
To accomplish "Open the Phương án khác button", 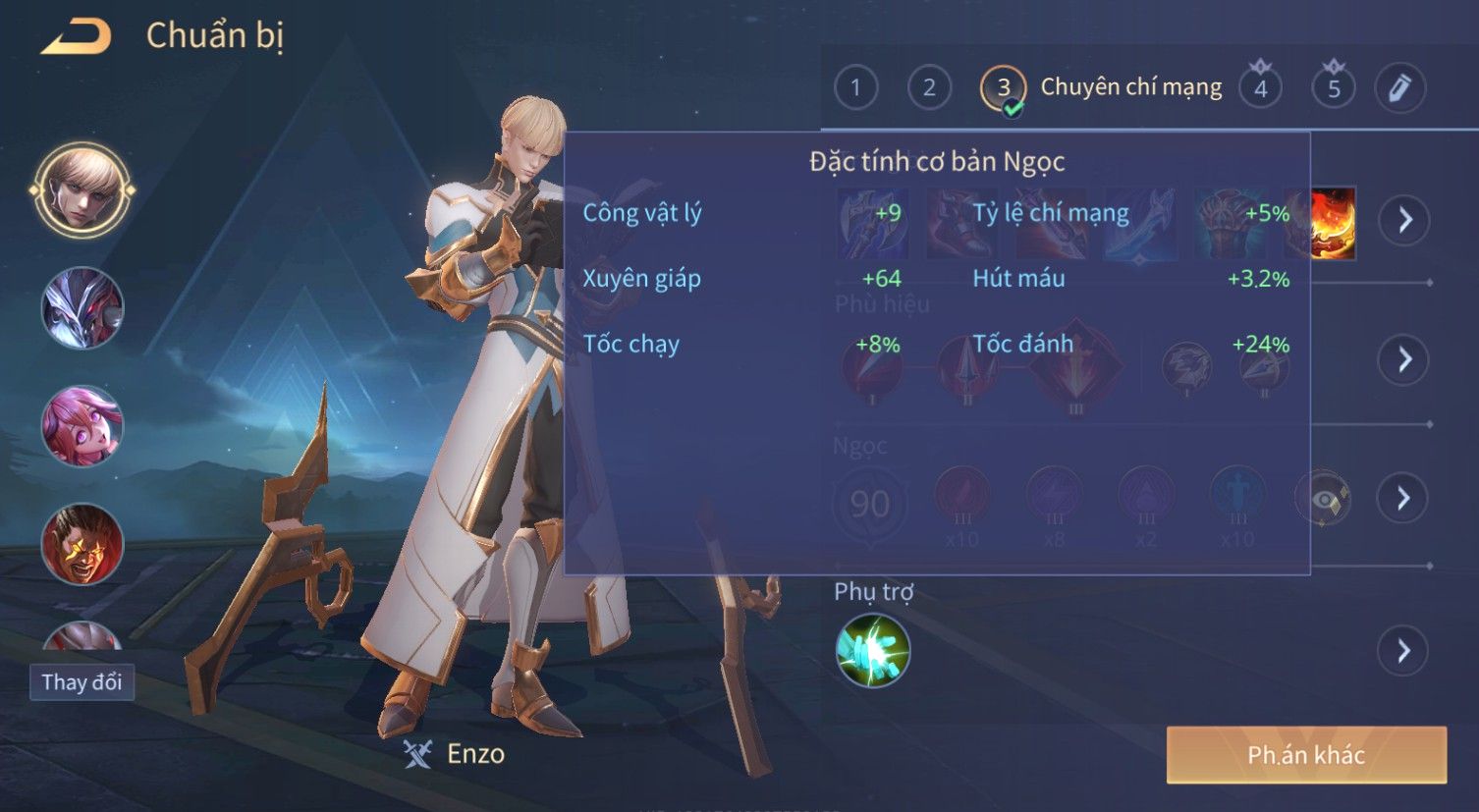I will [x=1306, y=755].
